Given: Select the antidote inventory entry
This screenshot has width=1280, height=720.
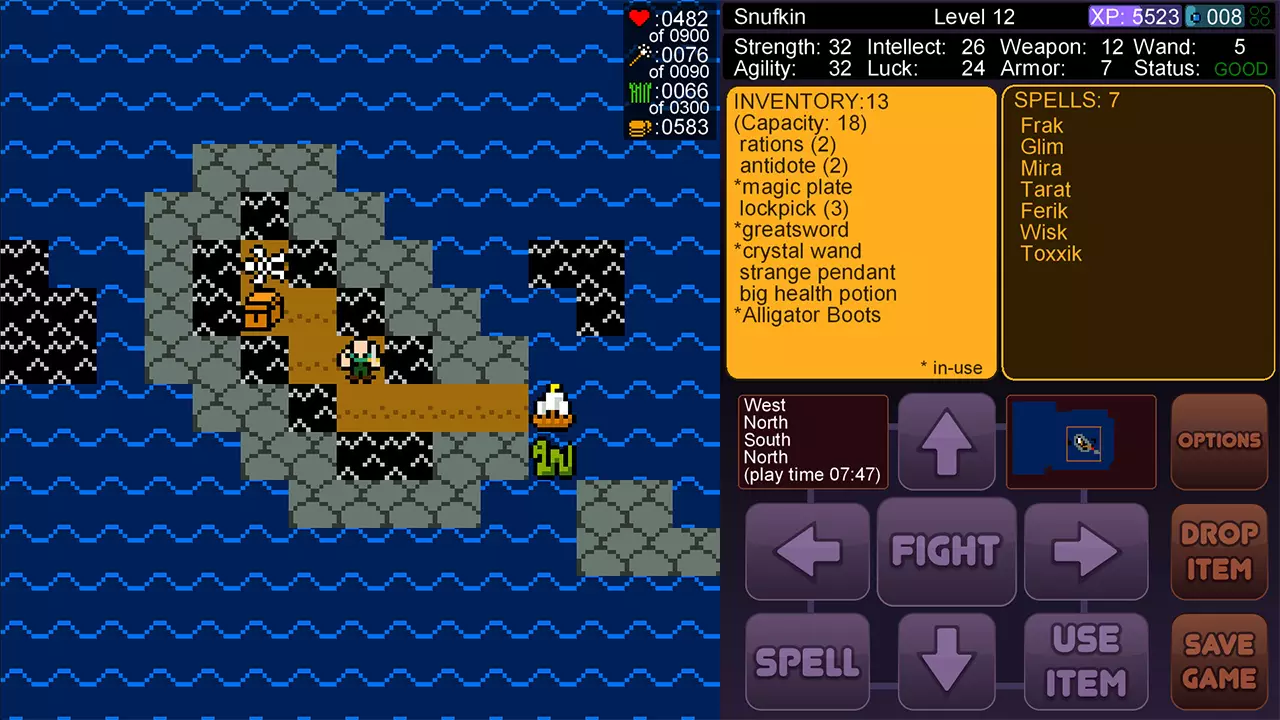Looking at the screenshot, I should [x=793, y=166].
